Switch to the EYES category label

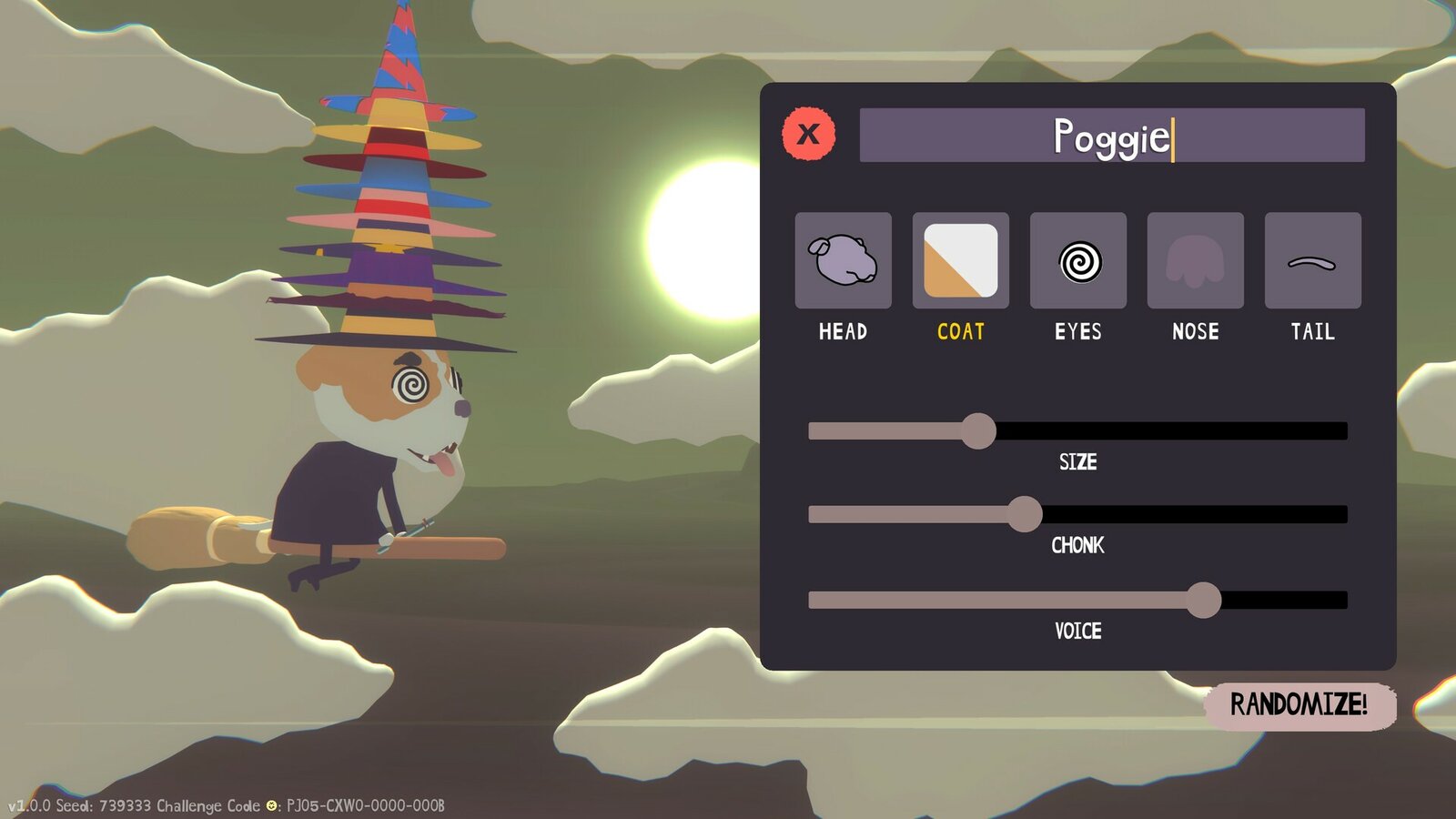pyautogui.click(x=1077, y=333)
